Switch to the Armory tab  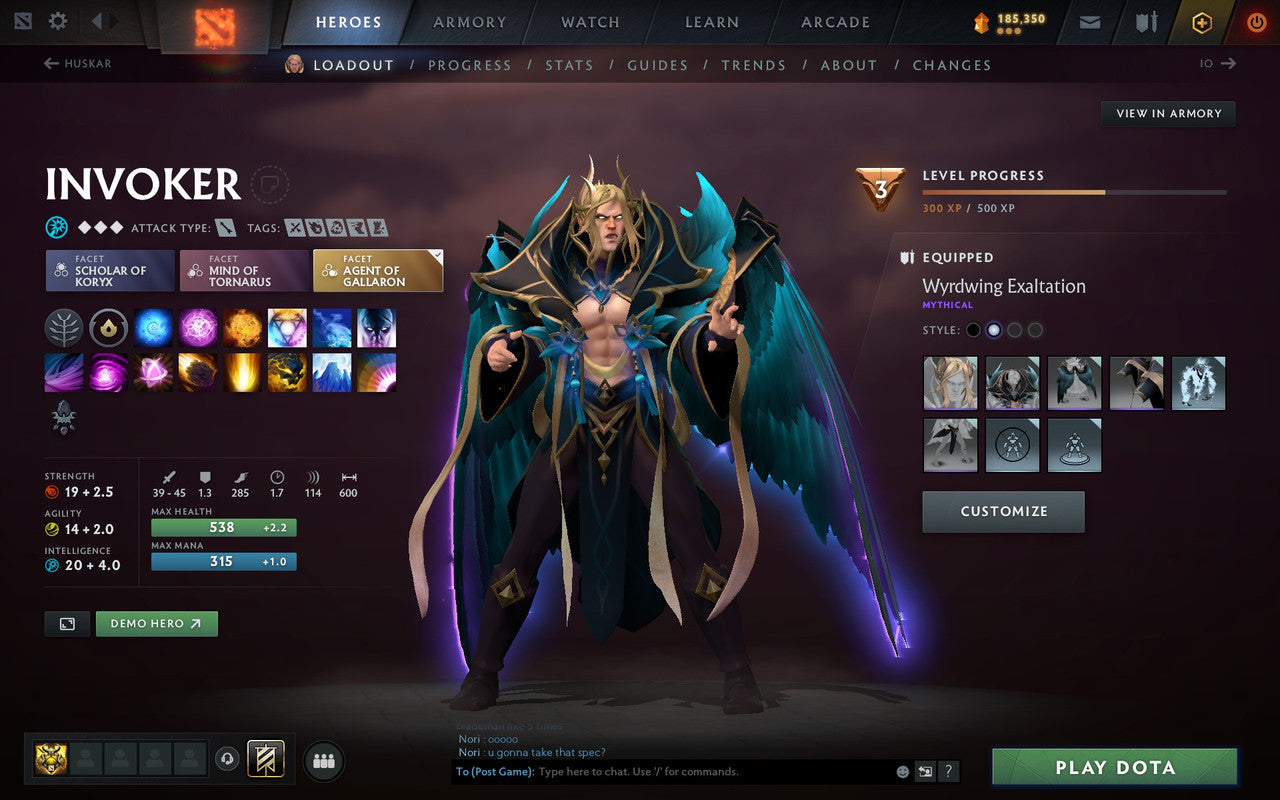click(468, 22)
